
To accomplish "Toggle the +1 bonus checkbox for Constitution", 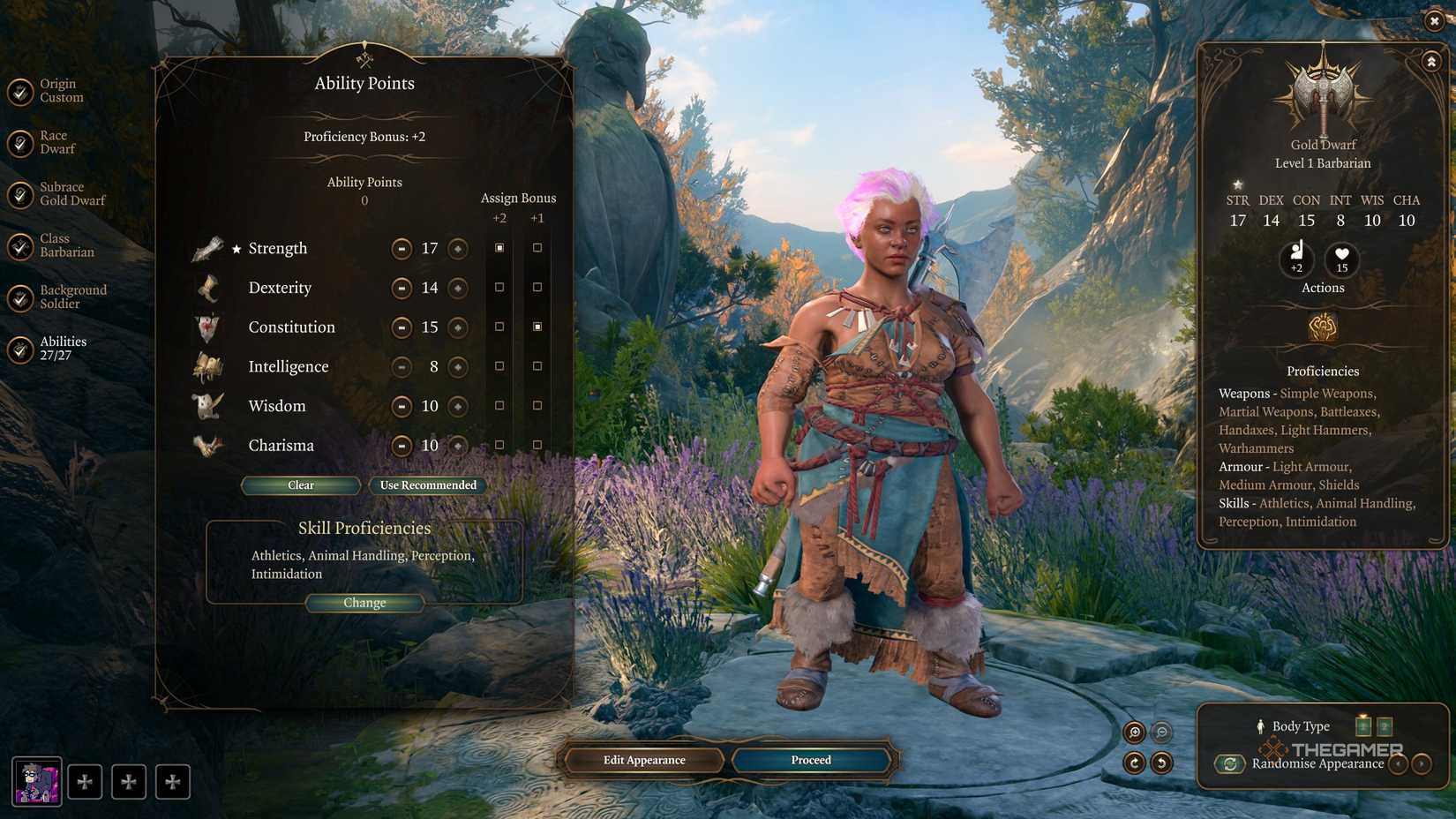I will pos(537,327).
